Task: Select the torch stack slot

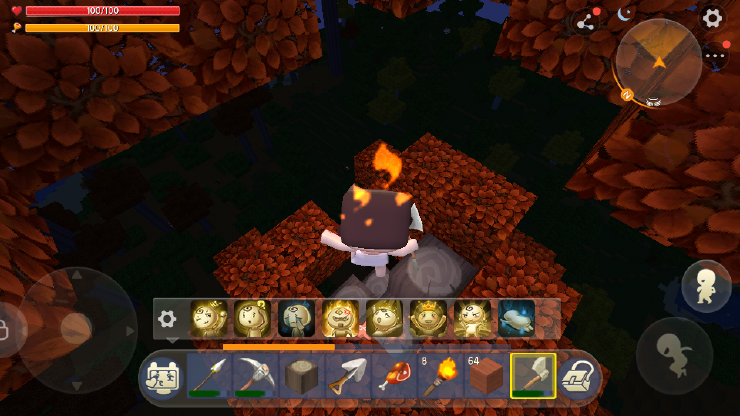Action: [x=437, y=377]
